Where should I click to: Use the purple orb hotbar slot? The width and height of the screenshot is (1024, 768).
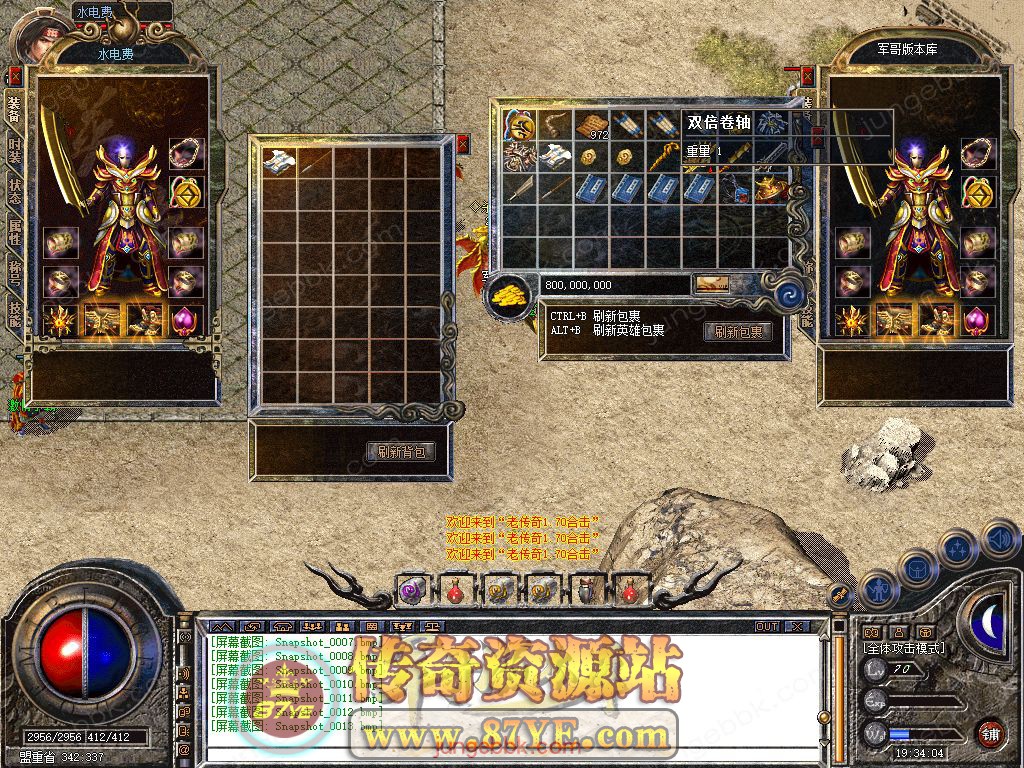click(x=411, y=591)
